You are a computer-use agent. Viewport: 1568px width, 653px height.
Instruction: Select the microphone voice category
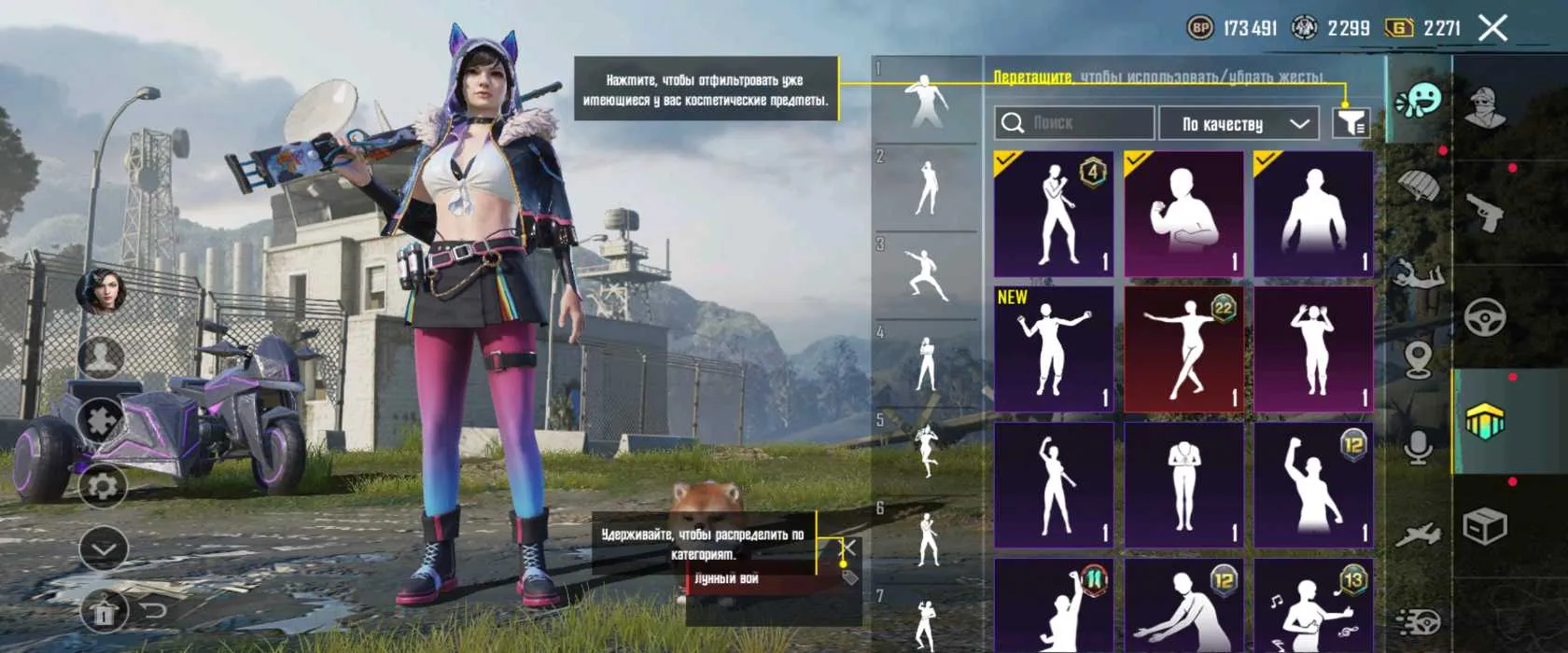(1419, 447)
